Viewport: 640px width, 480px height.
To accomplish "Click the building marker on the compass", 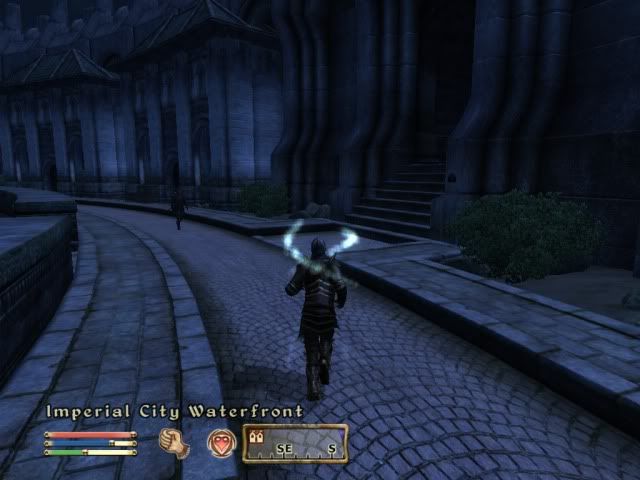I will tap(257, 437).
